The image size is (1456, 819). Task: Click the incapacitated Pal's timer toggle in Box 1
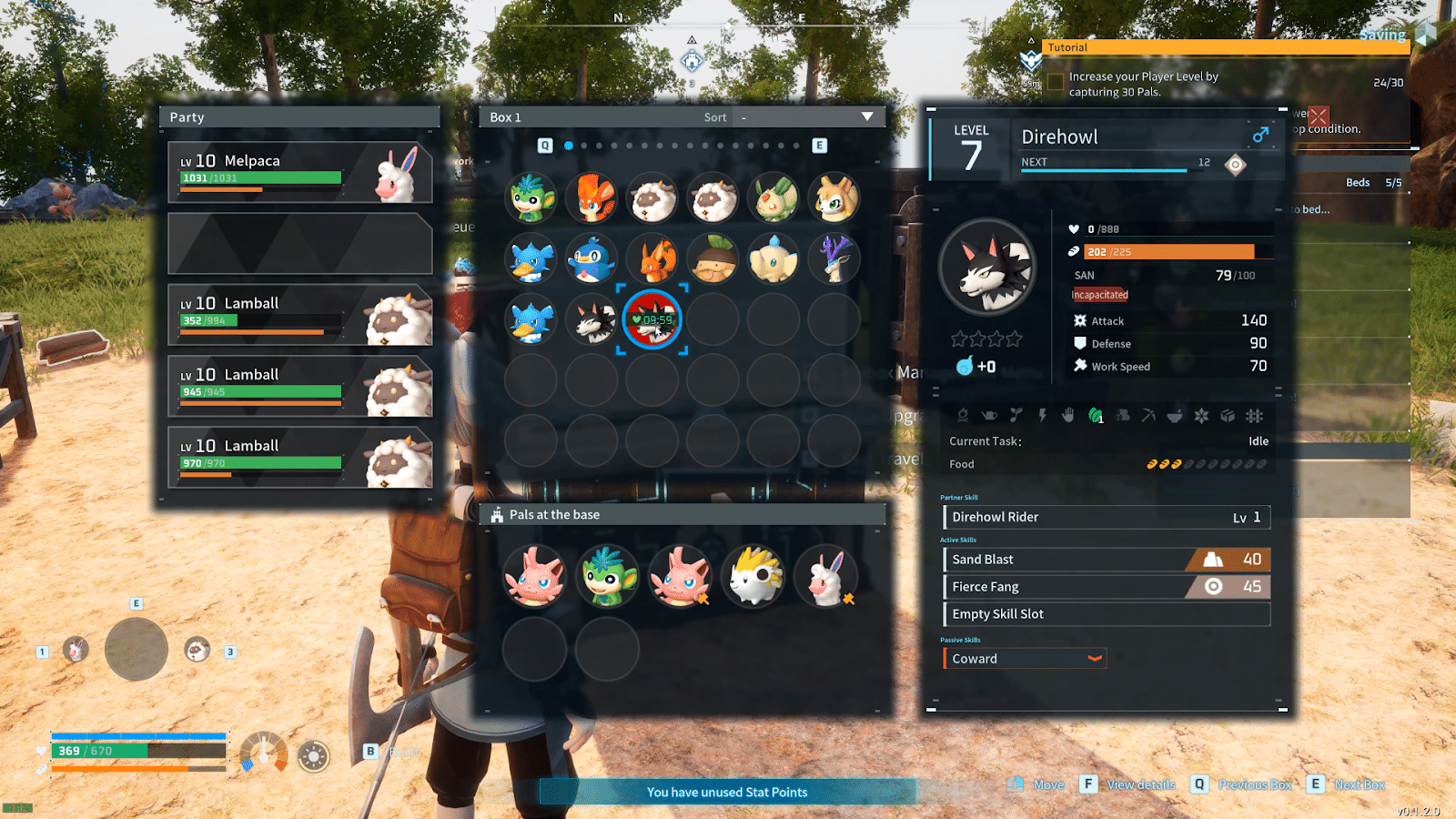[652, 318]
